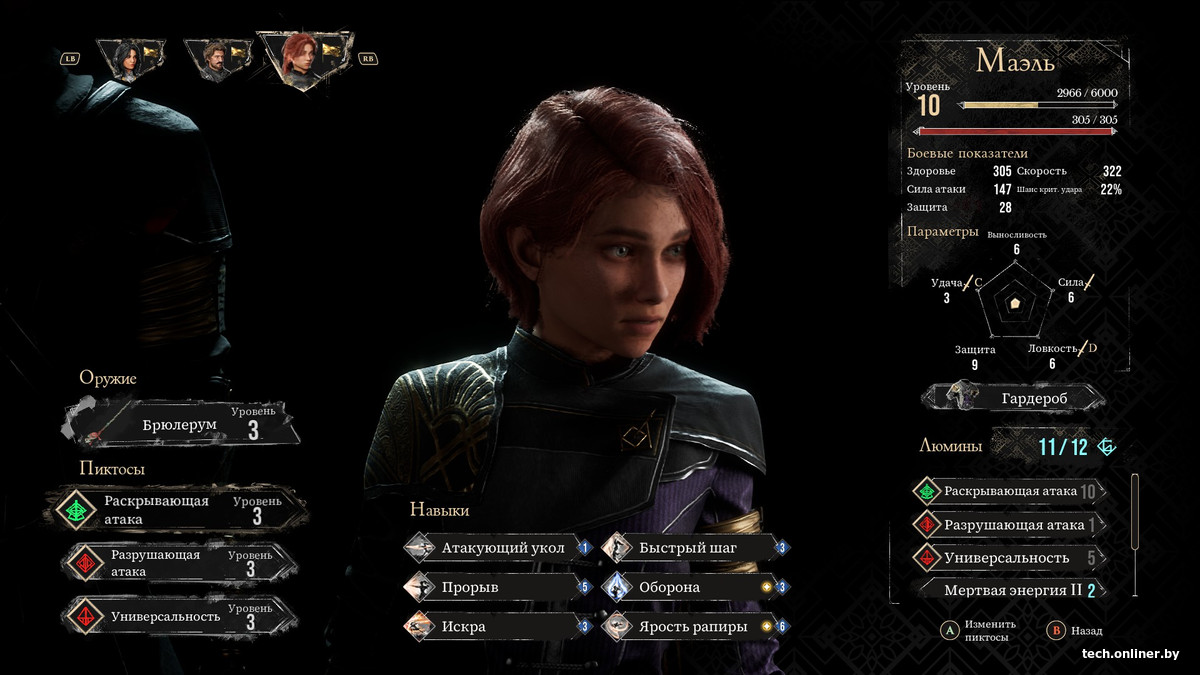Open the Быстрый шаг skill
Image resolution: width=1200 pixels, height=675 pixels.
point(694,548)
